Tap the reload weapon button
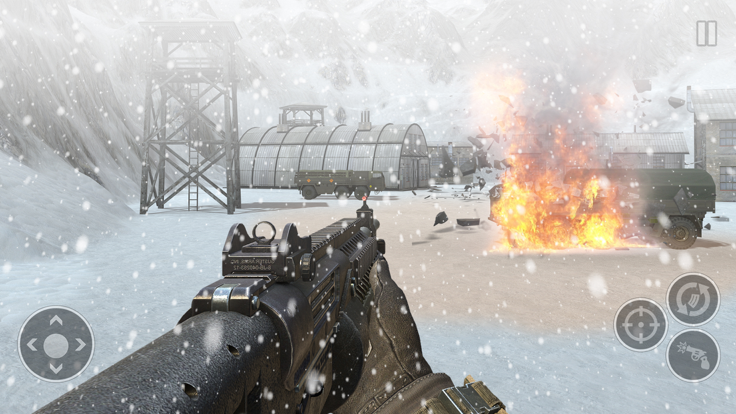Viewport: 736px width, 414px height. [693, 299]
